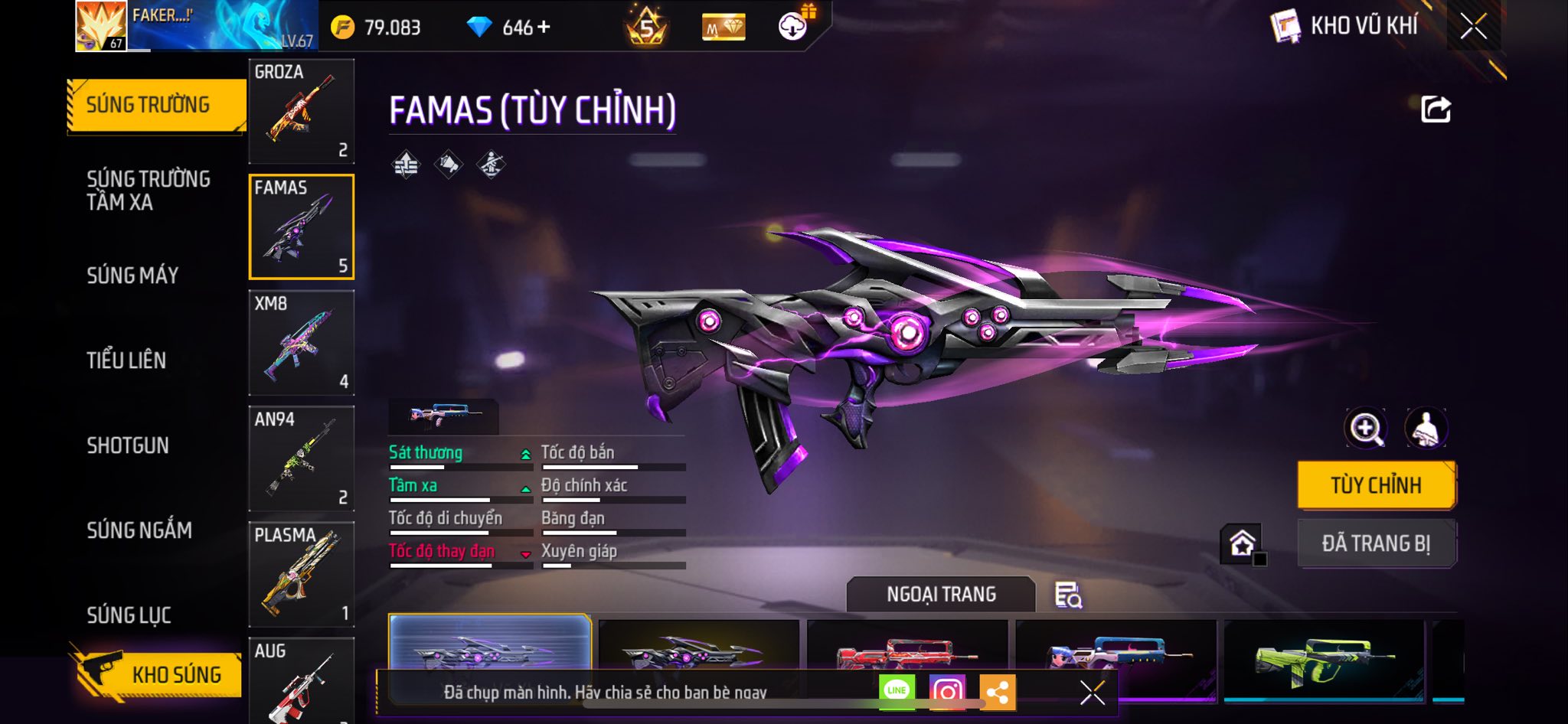Close the Kho Vũ Khí screen
Viewport: 1568px width, 724px height.
pyautogui.click(x=1473, y=27)
